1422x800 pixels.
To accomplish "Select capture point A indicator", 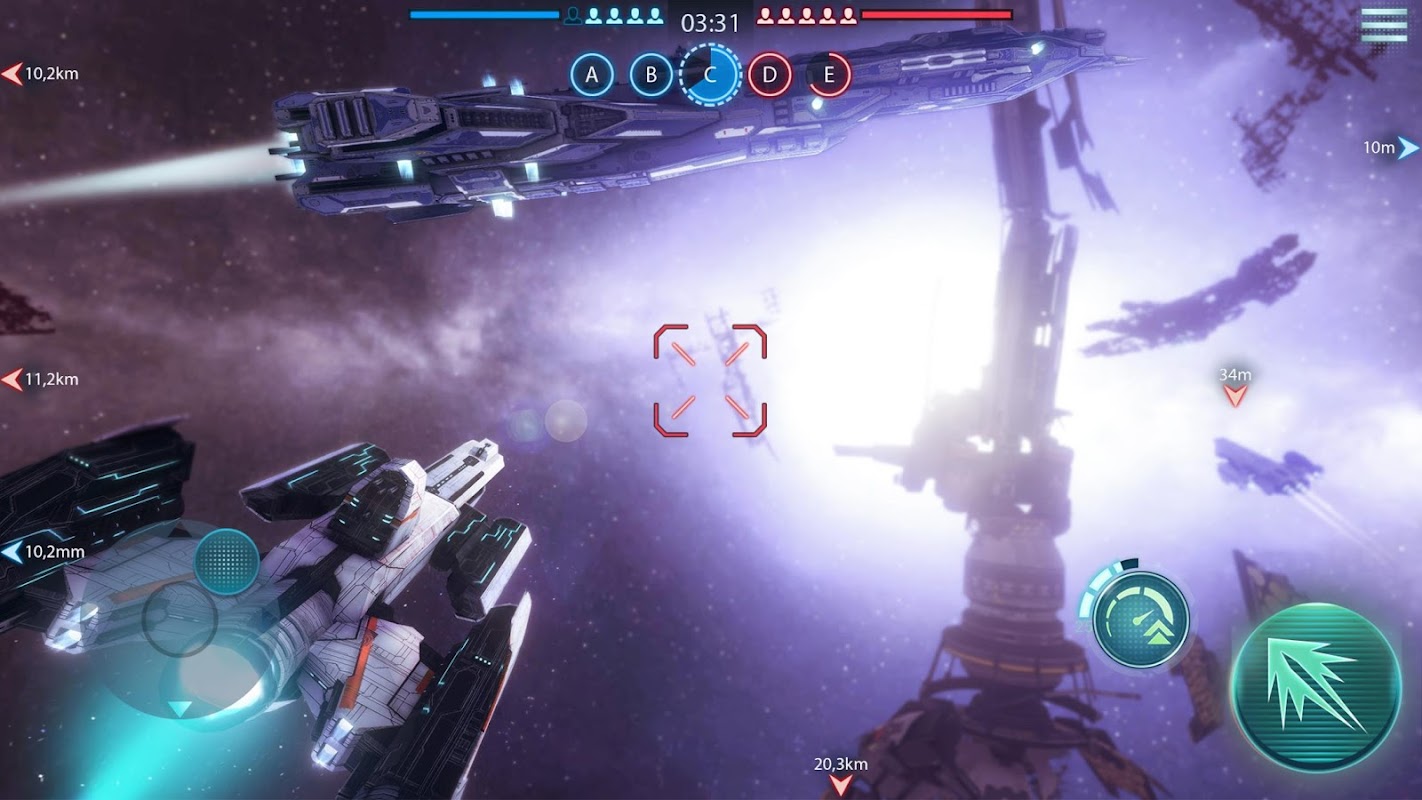I will point(592,75).
